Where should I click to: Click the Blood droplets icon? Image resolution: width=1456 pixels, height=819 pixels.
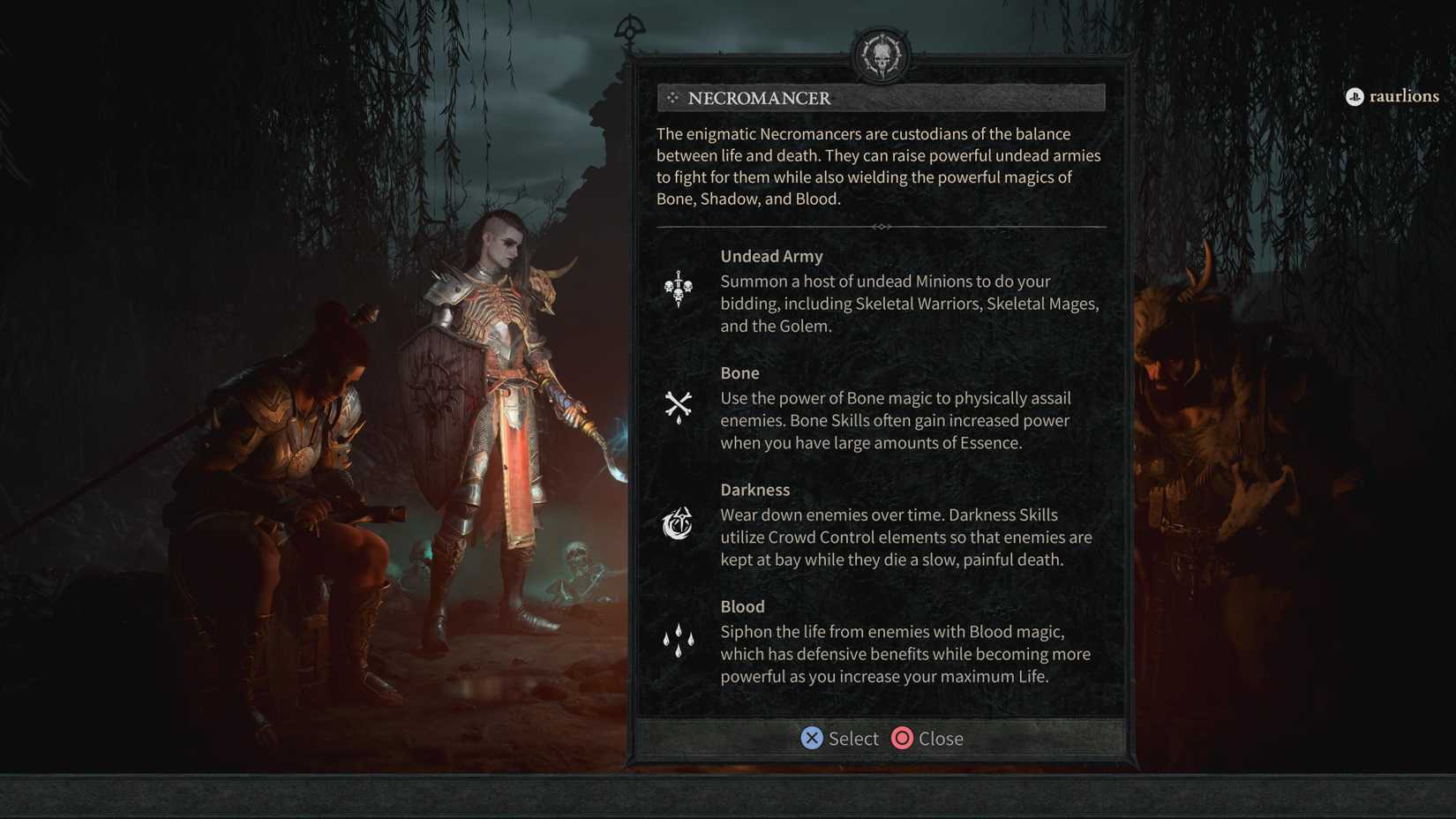click(678, 639)
